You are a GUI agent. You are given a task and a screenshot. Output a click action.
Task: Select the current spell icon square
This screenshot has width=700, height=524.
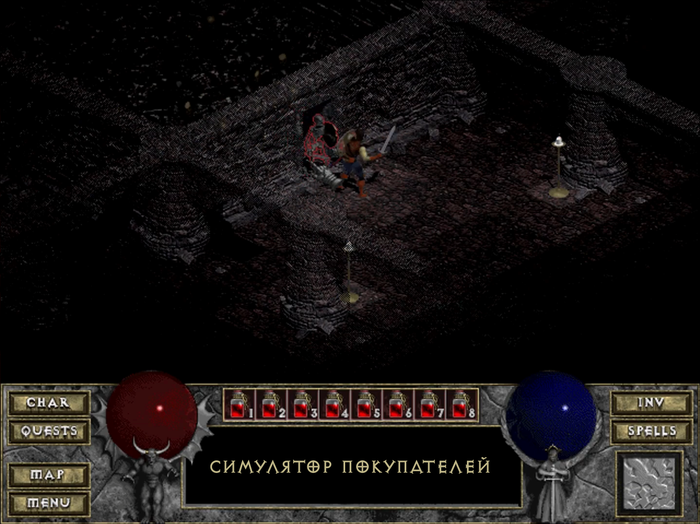(x=650, y=482)
